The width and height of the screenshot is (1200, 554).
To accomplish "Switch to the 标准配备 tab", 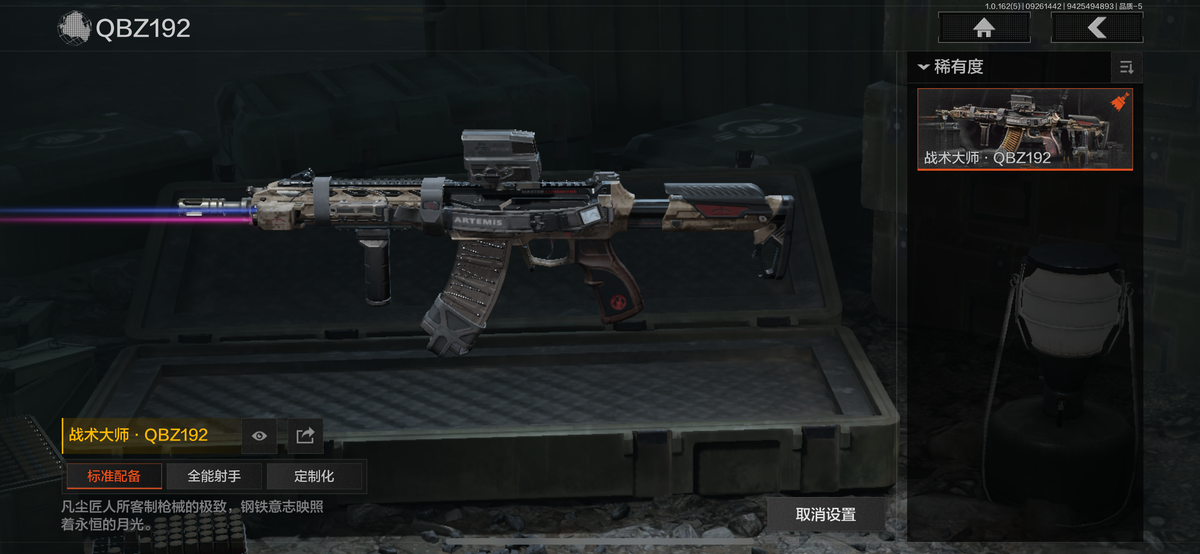I will [114, 476].
